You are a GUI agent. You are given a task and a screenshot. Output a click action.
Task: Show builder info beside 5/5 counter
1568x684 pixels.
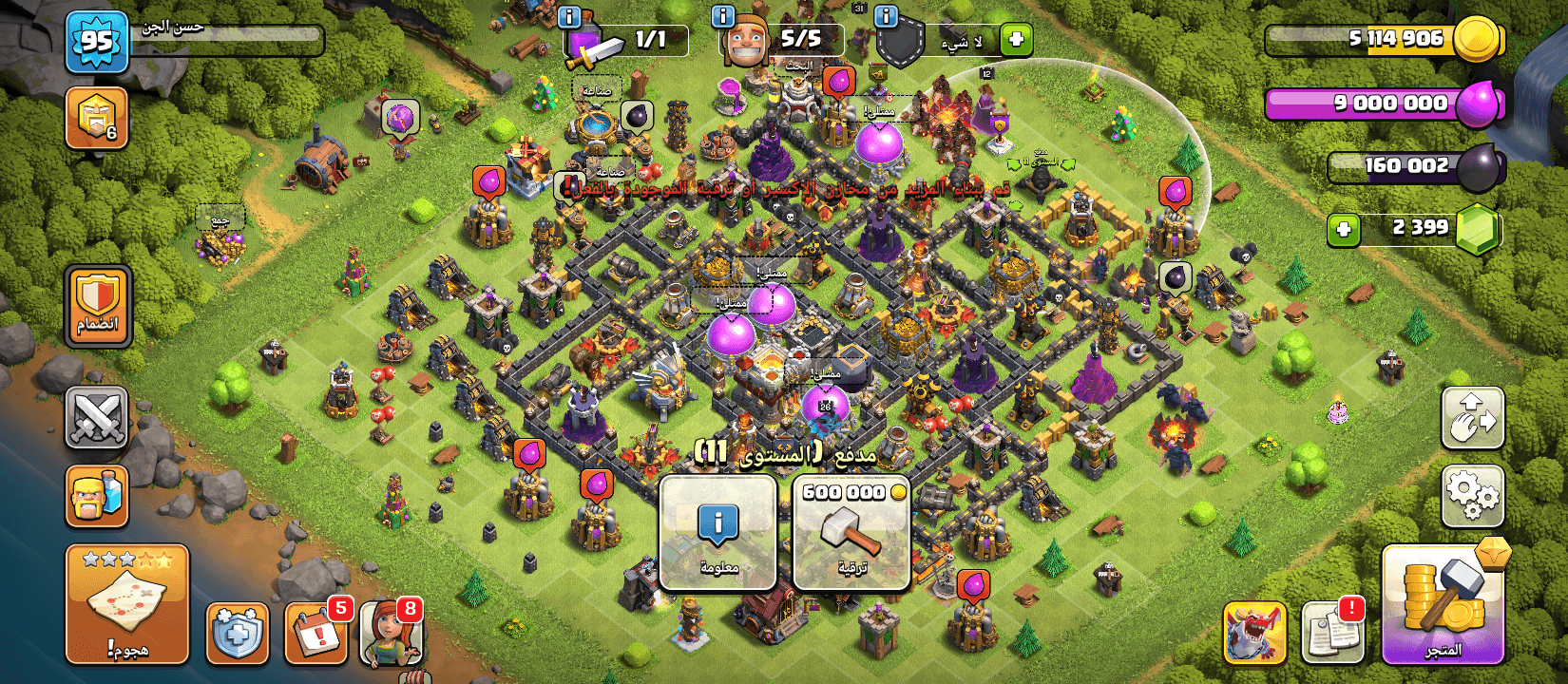(723, 16)
